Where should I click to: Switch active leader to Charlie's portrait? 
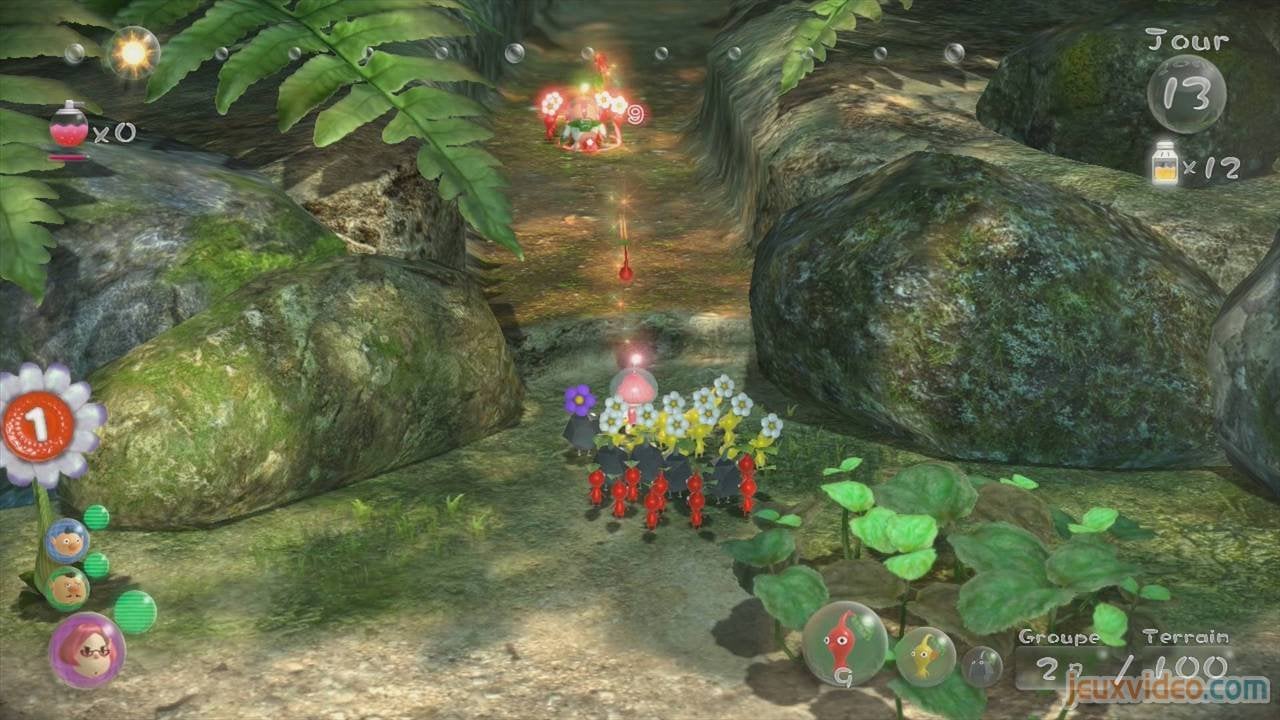pyautogui.click(x=68, y=586)
